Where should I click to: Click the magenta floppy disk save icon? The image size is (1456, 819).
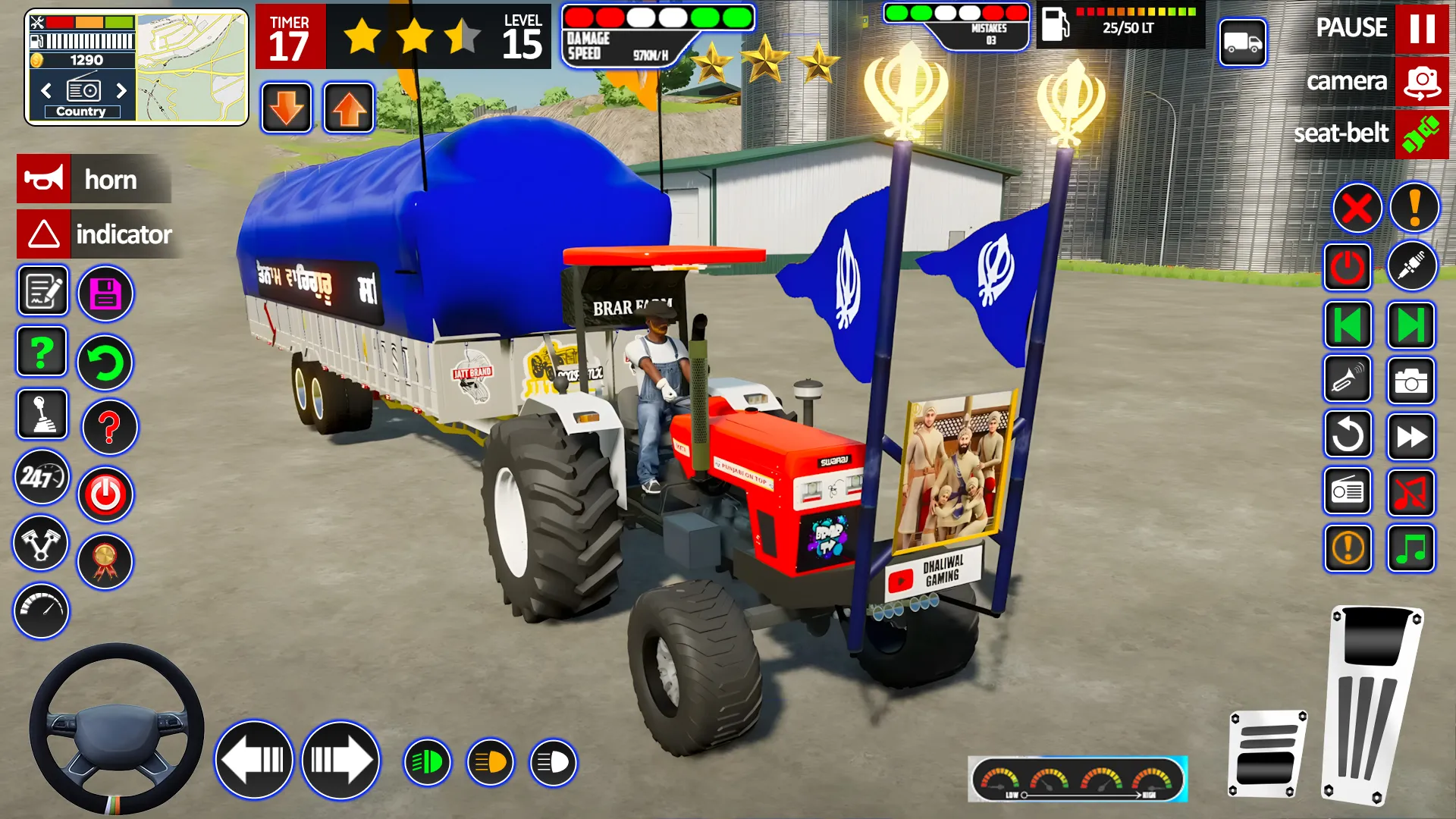tap(105, 293)
